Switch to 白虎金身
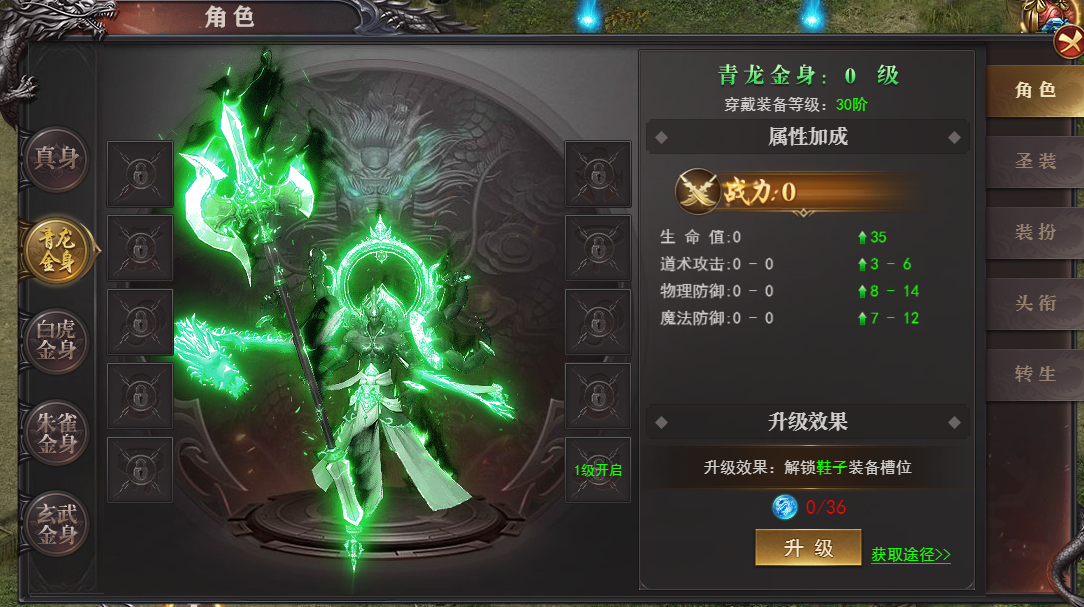 click(x=57, y=339)
